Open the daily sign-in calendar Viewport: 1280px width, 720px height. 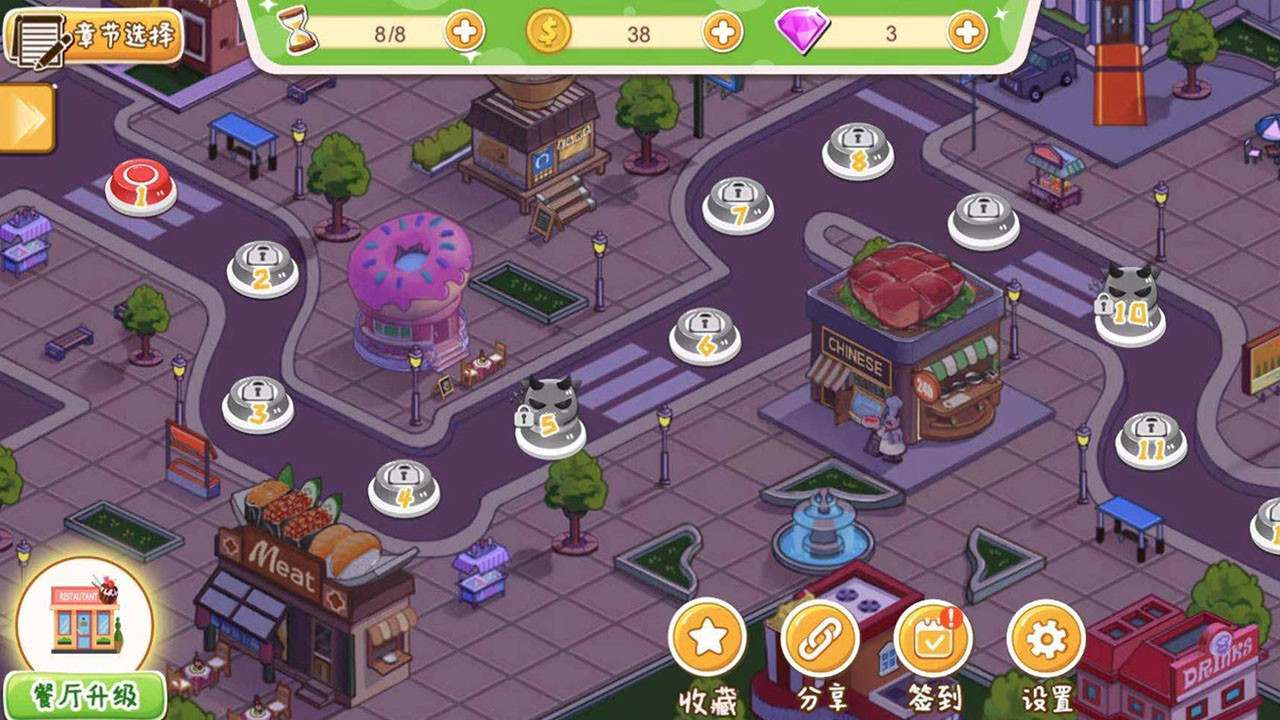[933, 637]
